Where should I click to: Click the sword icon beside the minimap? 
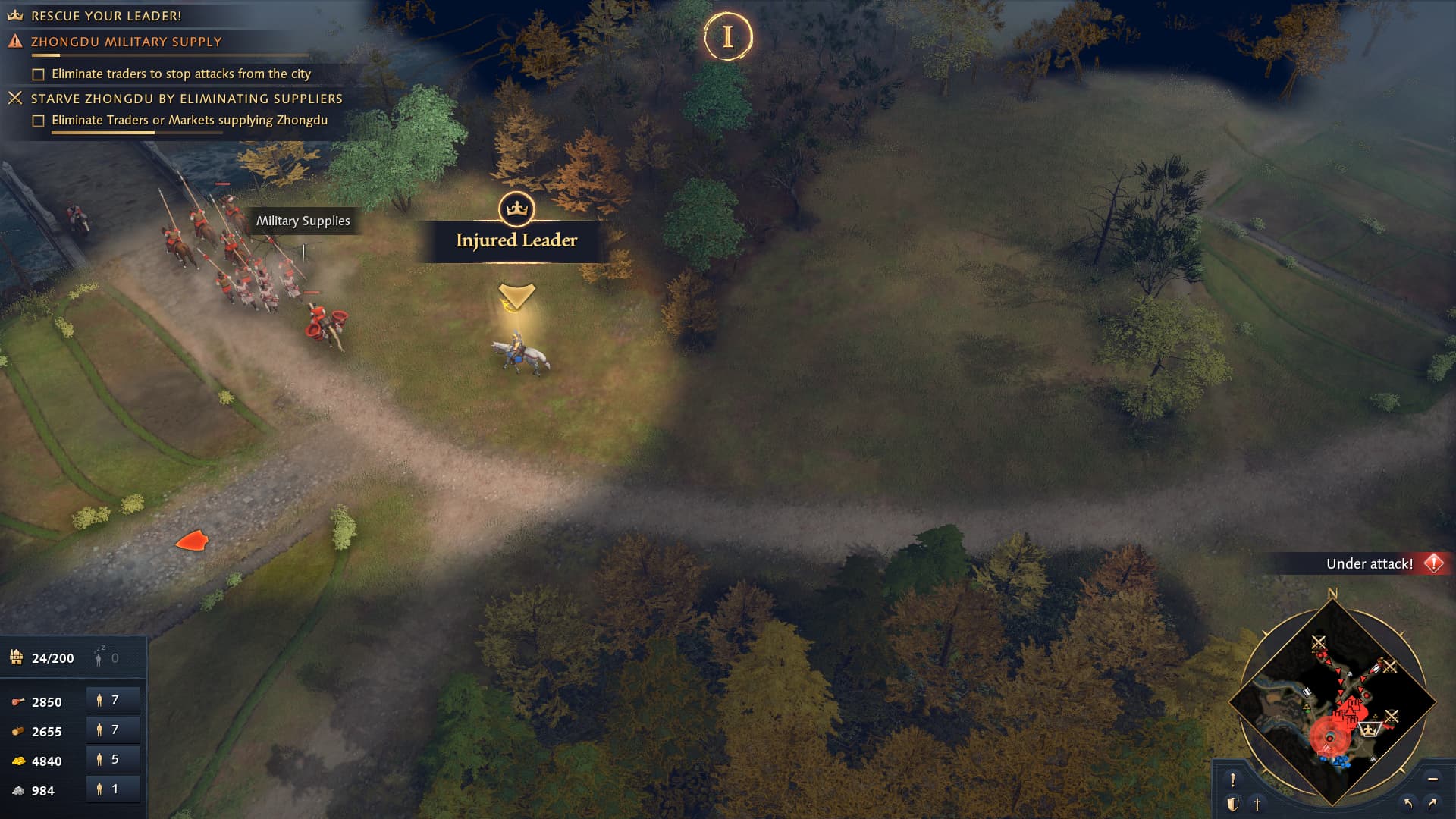pos(1257,802)
